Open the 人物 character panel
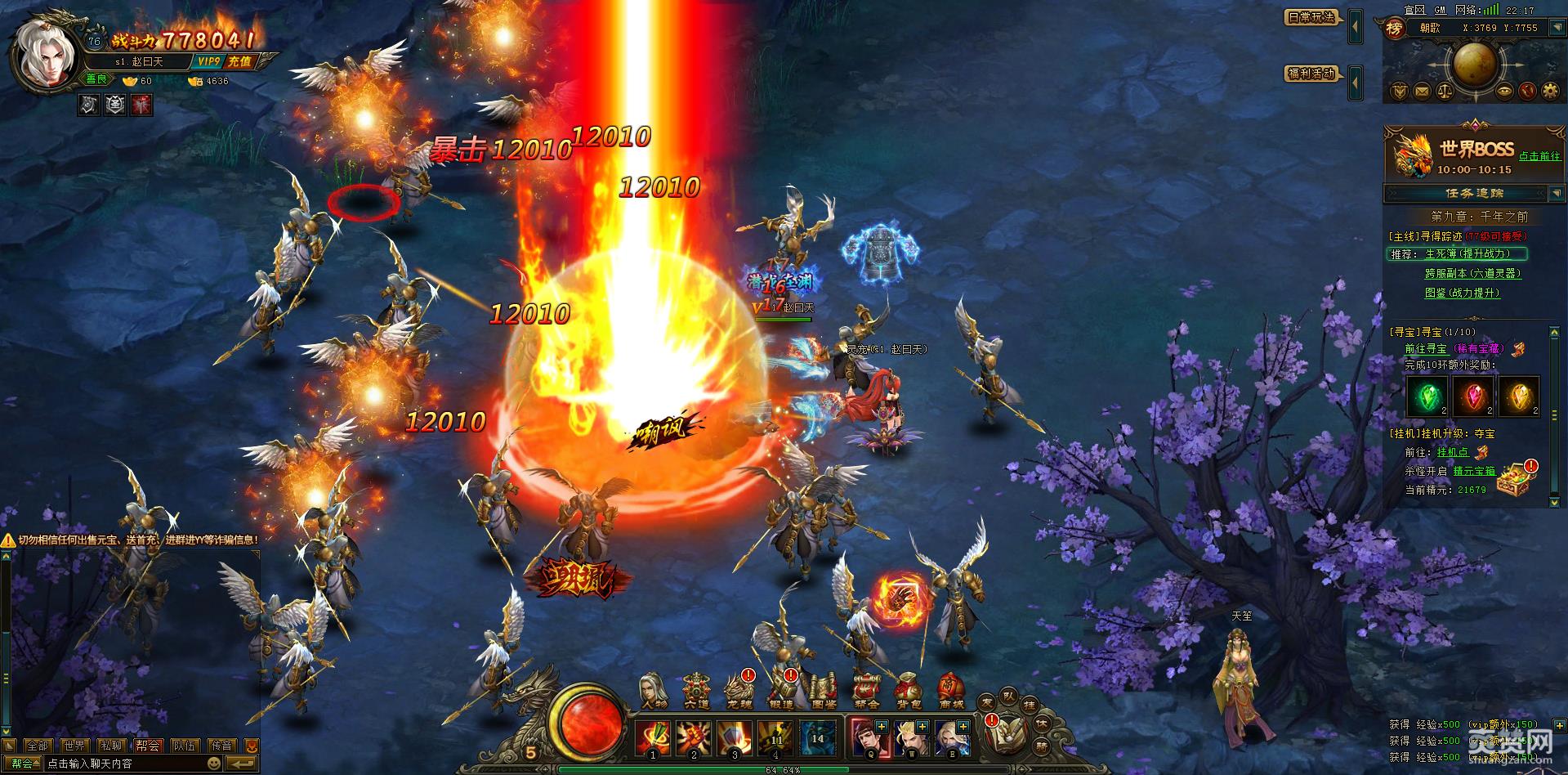 point(654,692)
